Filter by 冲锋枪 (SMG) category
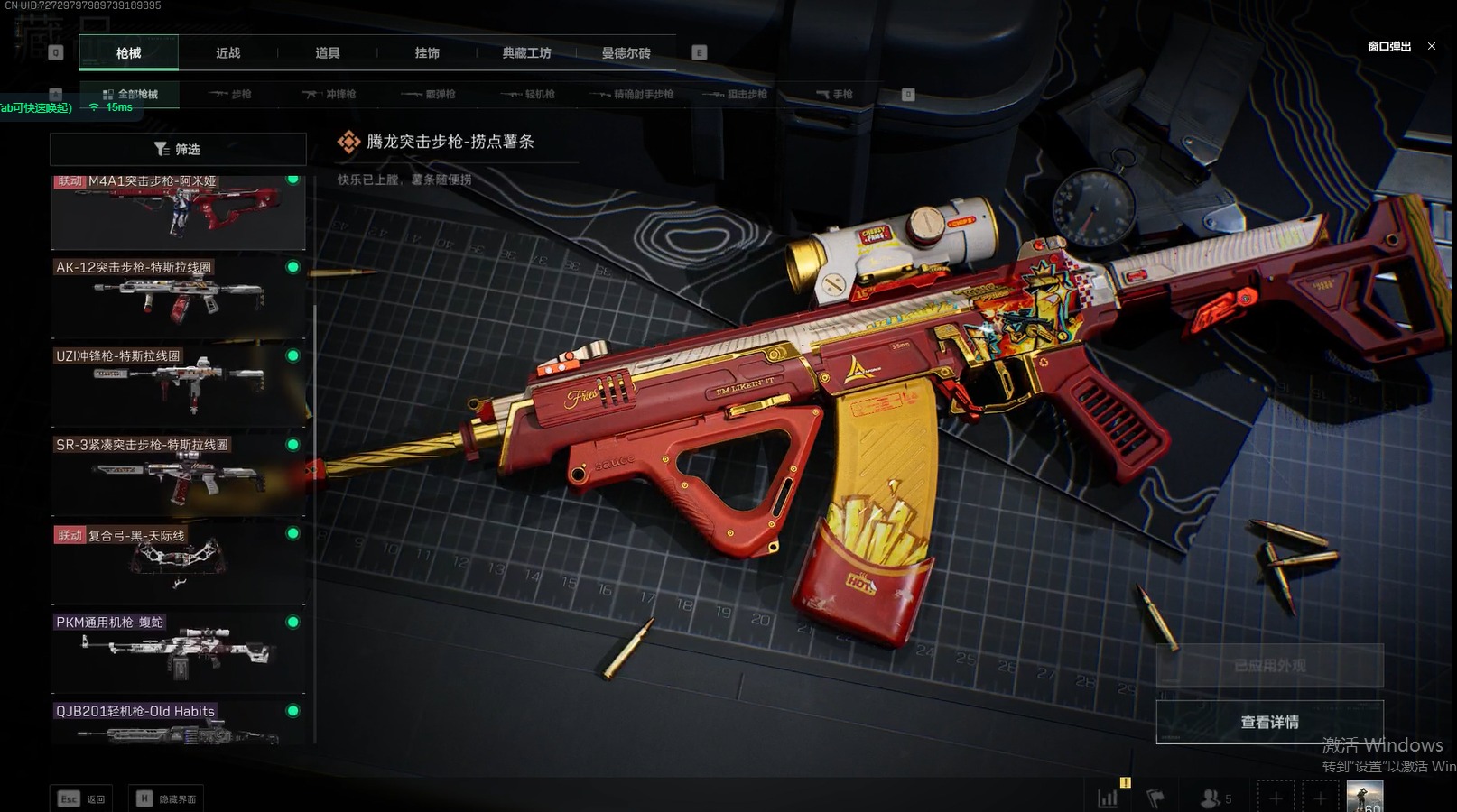 pos(329,94)
